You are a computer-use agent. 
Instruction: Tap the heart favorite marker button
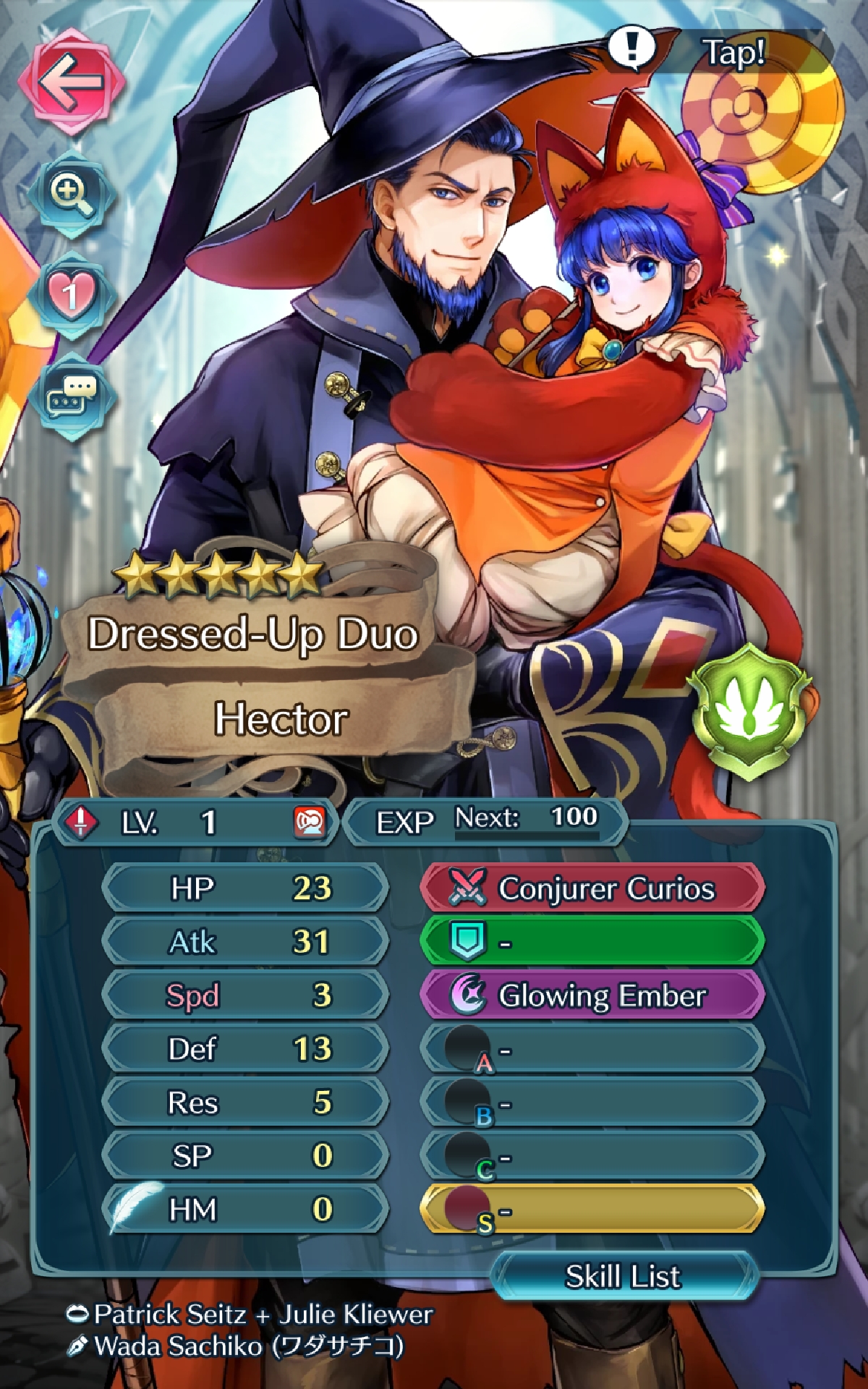click(x=71, y=295)
